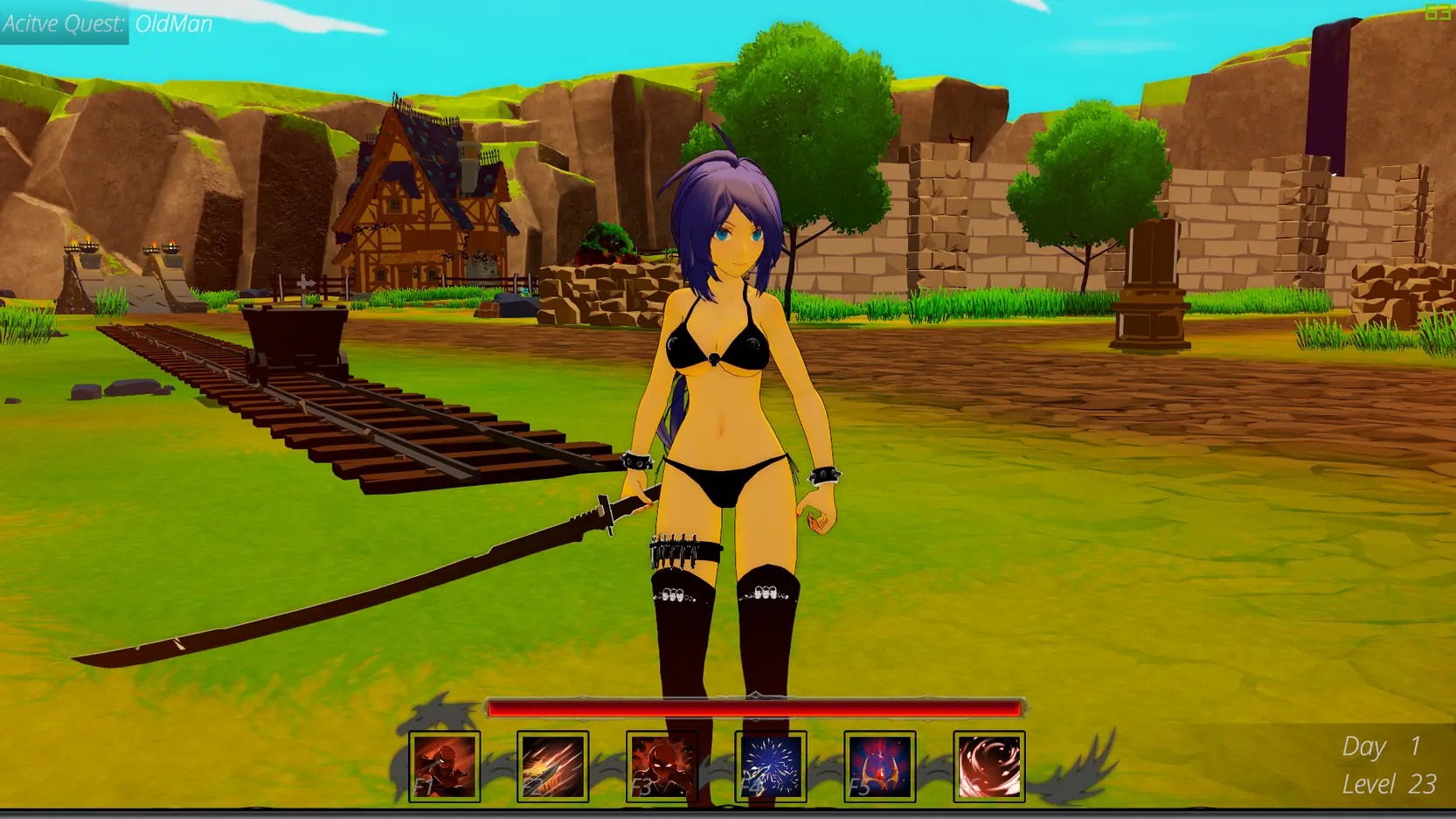The height and width of the screenshot is (819, 1456).
Task: Open the Active Quest OldMan tracker
Action: point(107,24)
